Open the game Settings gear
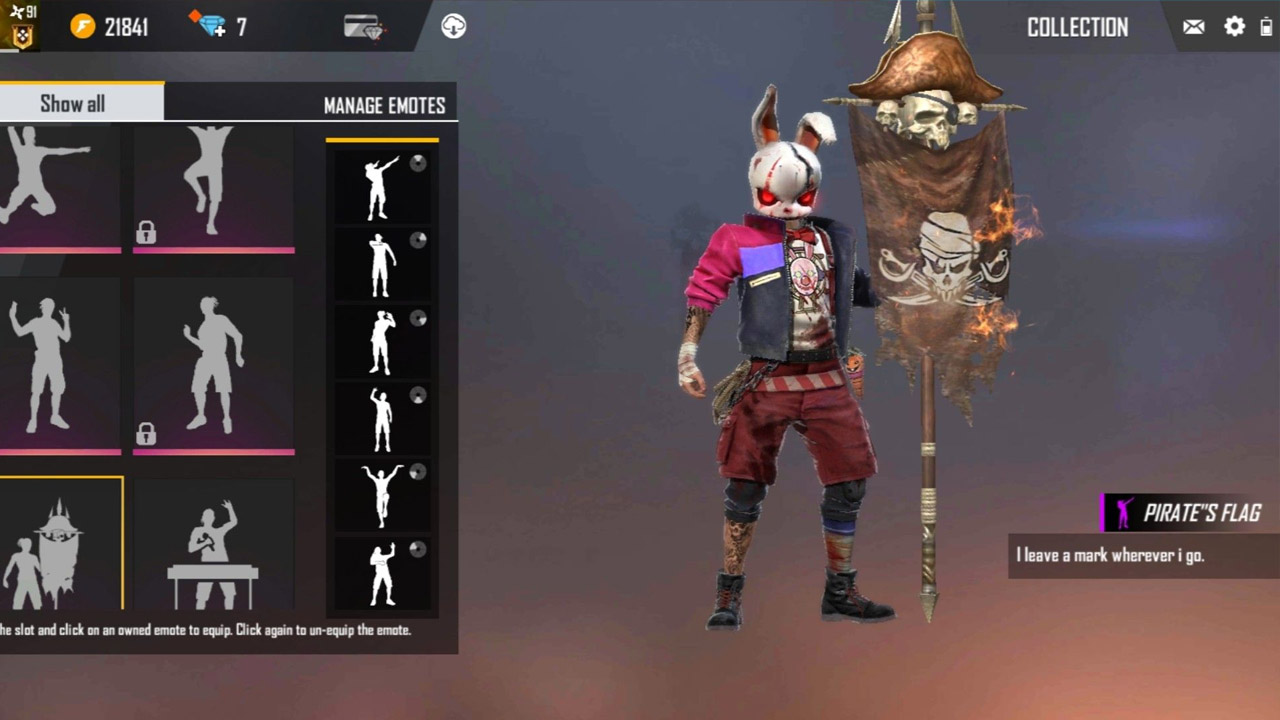Image resolution: width=1280 pixels, height=720 pixels. point(1234,27)
